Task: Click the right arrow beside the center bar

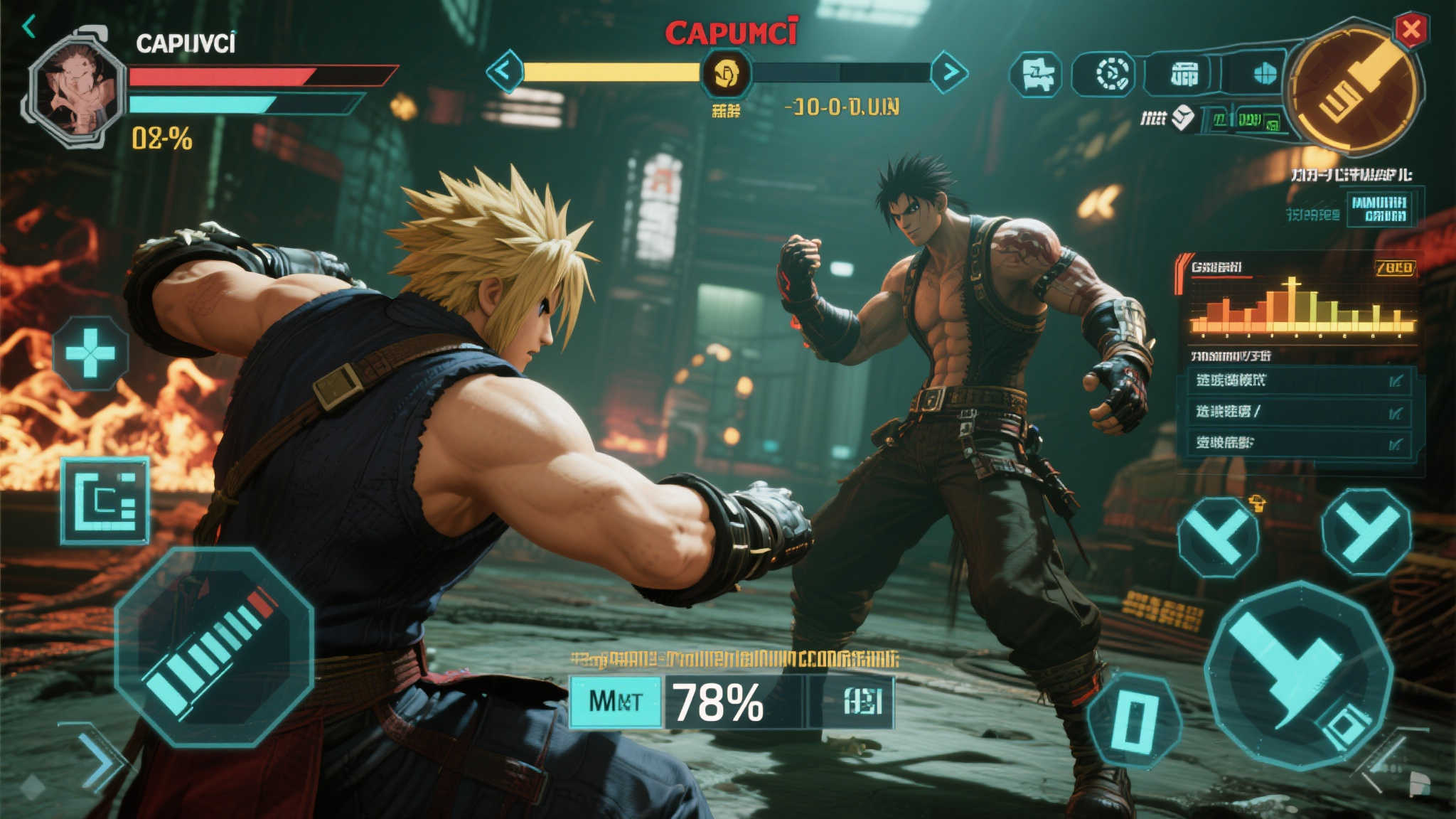Action: 949,72
